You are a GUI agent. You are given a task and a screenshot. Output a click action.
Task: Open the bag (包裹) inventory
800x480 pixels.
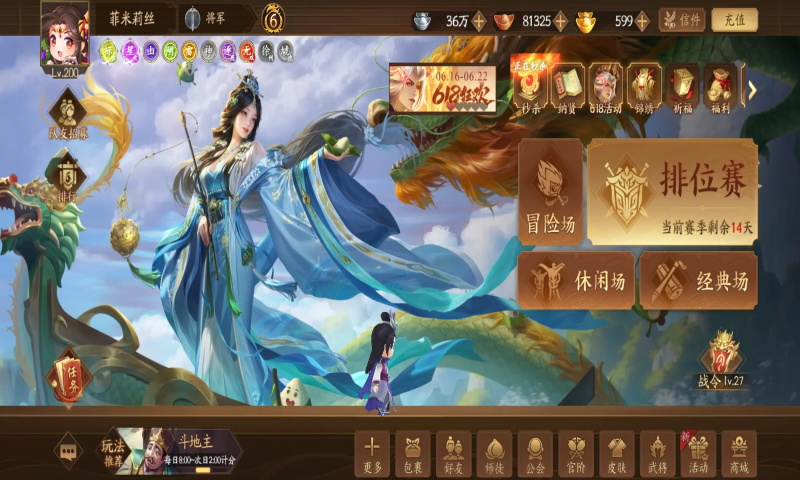(412, 453)
